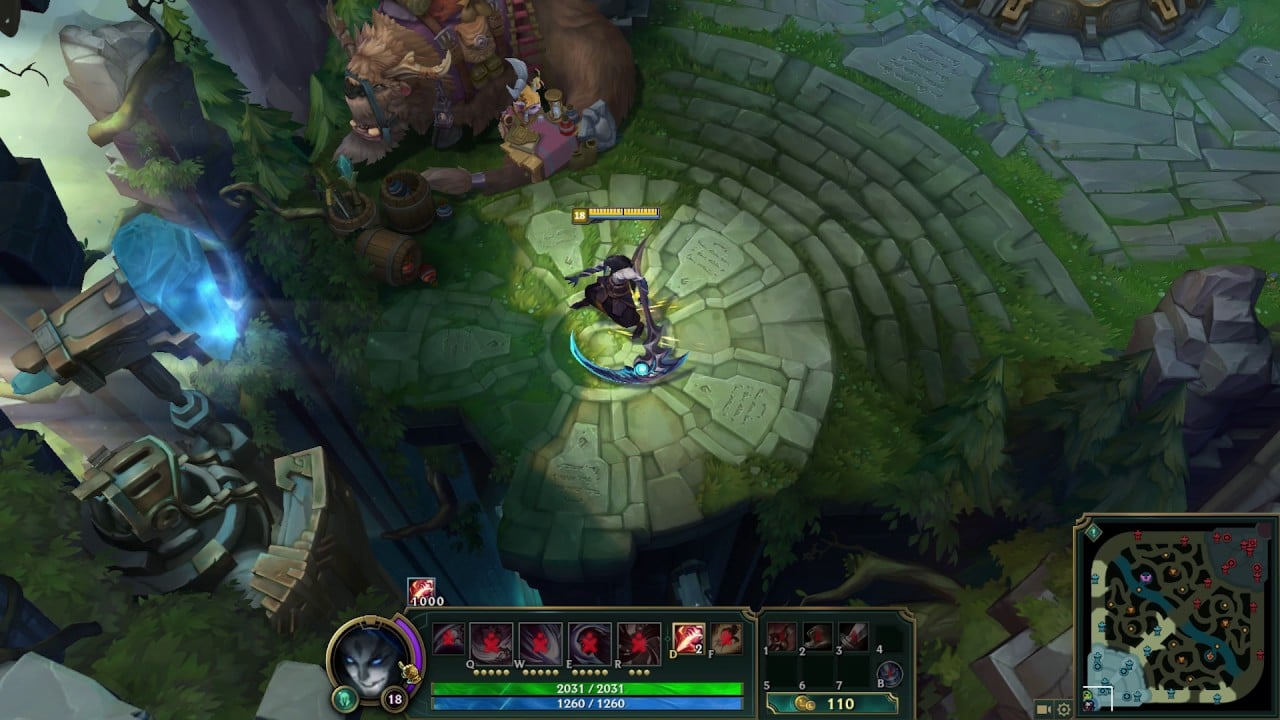This screenshot has height=720, width=1280.
Task: Use the summoner spell in the D slot
Action: click(x=690, y=640)
